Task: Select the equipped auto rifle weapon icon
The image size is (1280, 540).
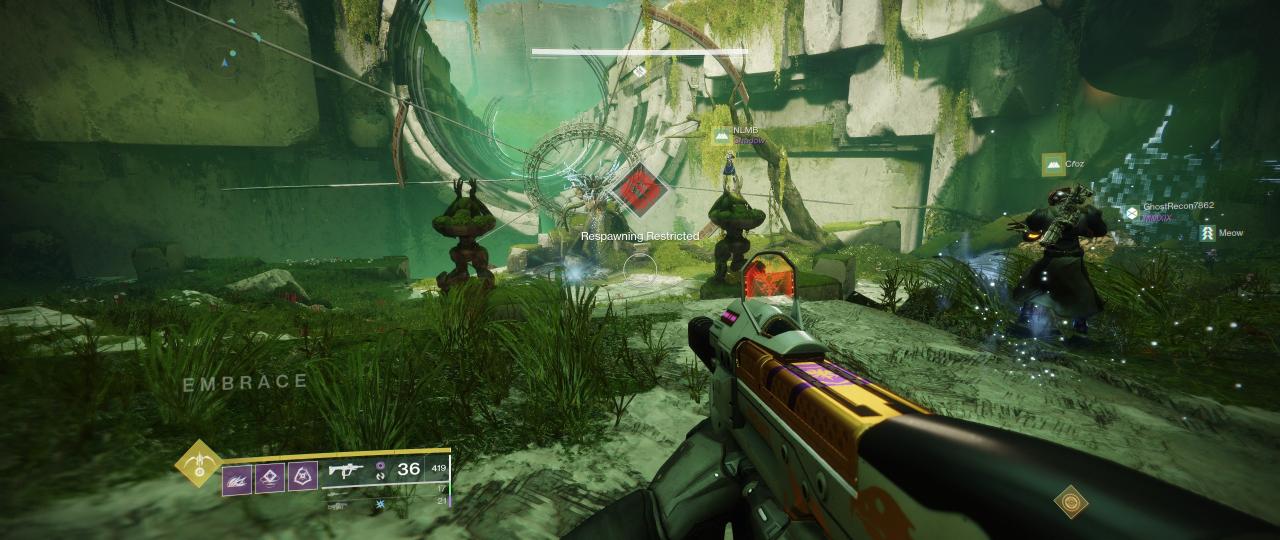Action: click(344, 471)
